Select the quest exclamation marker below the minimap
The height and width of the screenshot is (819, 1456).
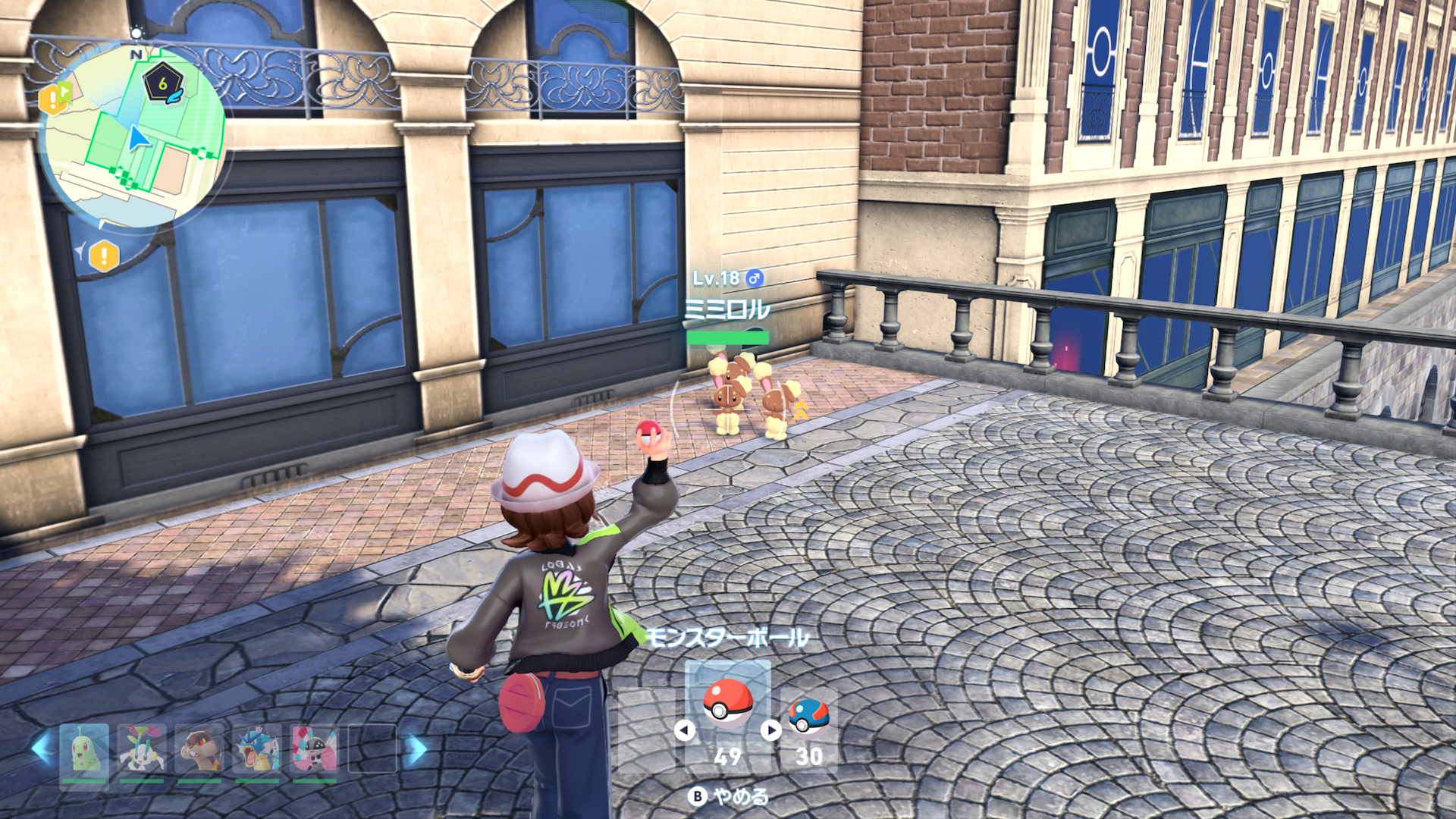[104, 256]
